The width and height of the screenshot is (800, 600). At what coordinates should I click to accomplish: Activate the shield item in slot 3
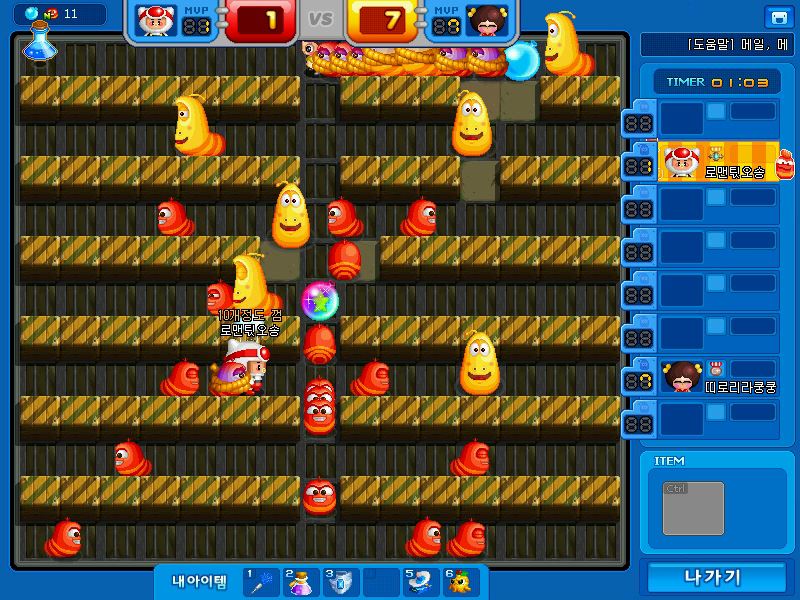pos(340,582)
